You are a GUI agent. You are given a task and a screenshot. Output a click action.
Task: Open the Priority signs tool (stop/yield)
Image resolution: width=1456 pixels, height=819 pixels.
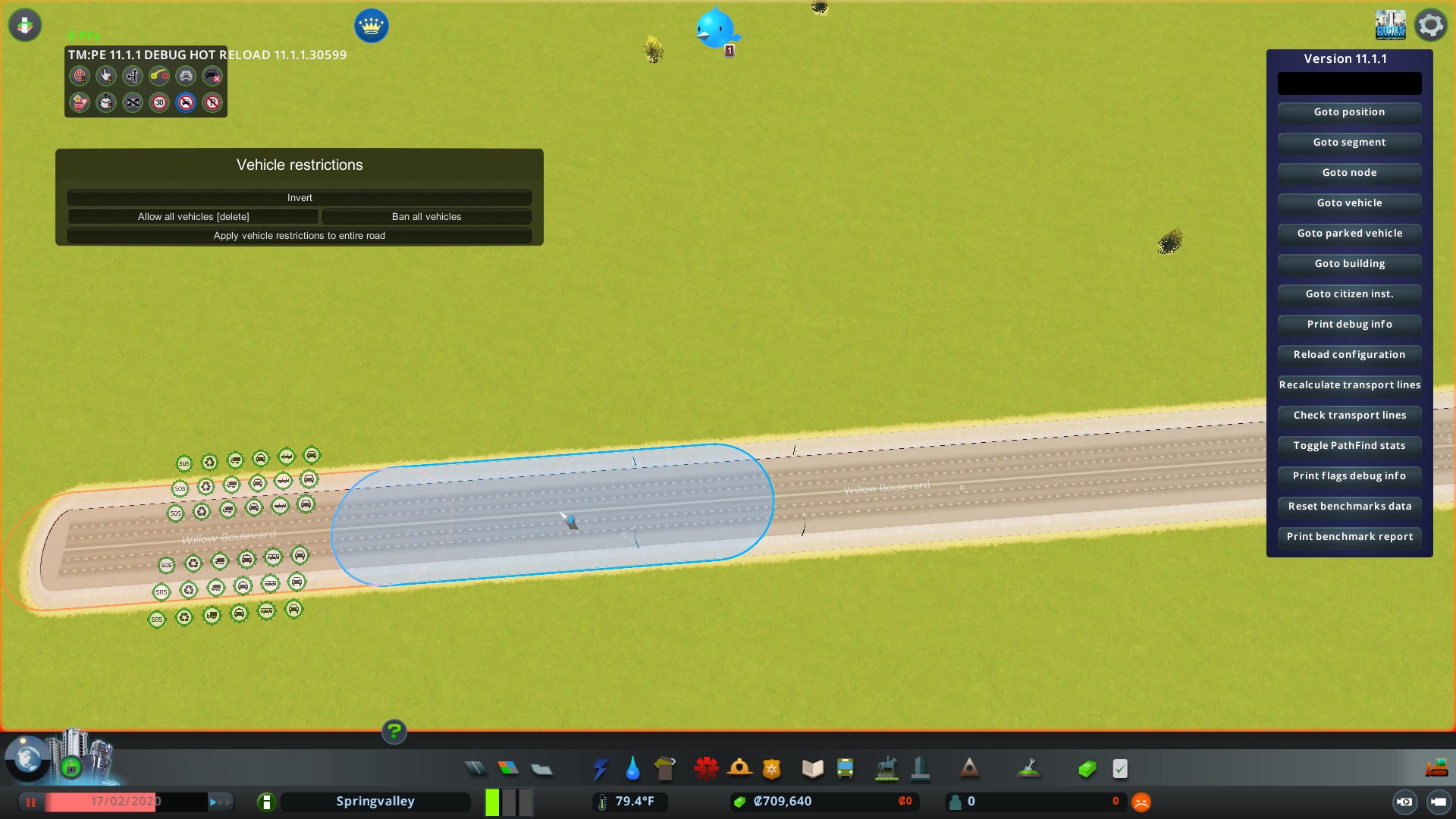tap(80, 102)
